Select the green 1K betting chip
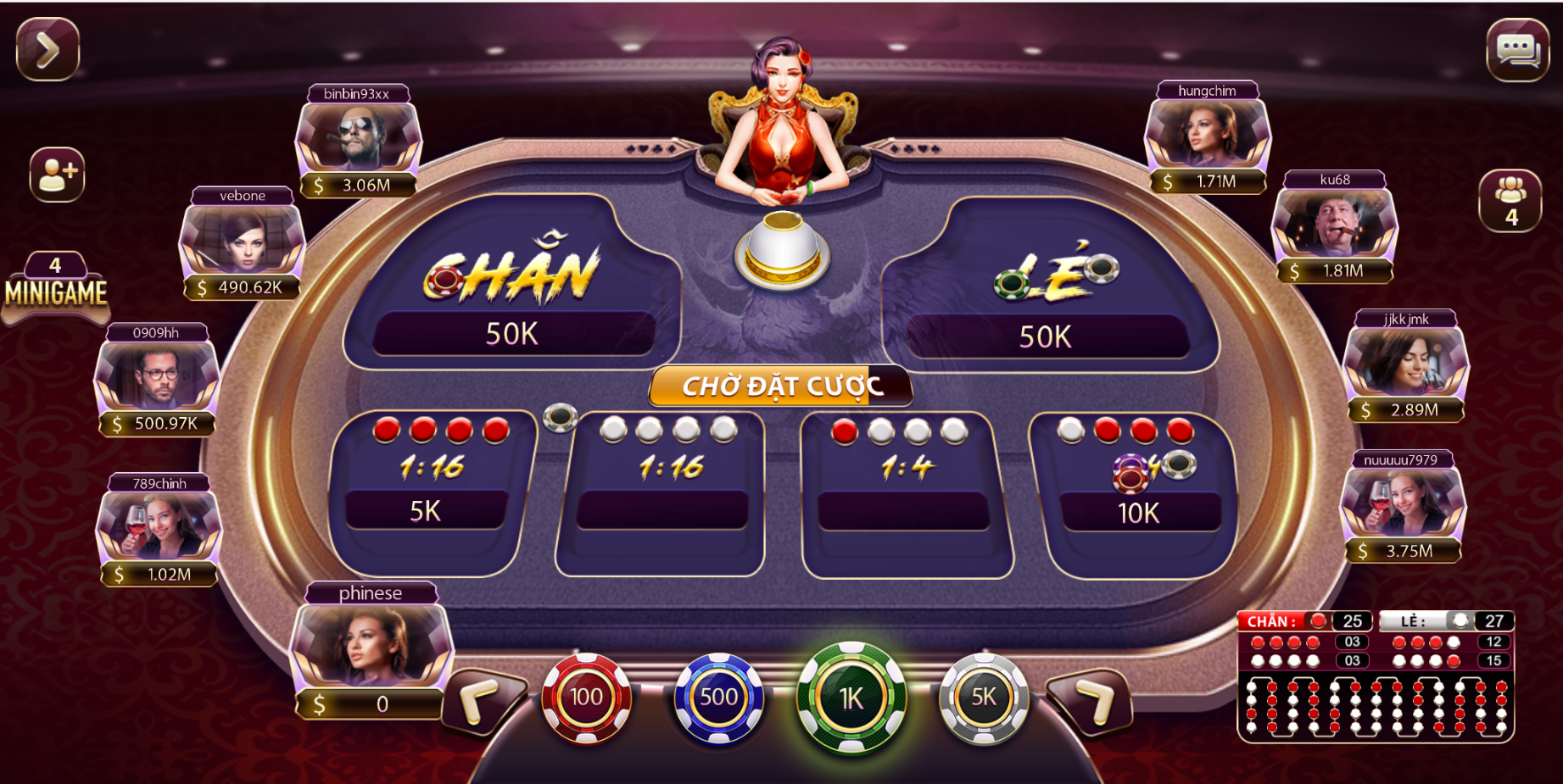Screen dimensions: 1563x784 (852, 698)
